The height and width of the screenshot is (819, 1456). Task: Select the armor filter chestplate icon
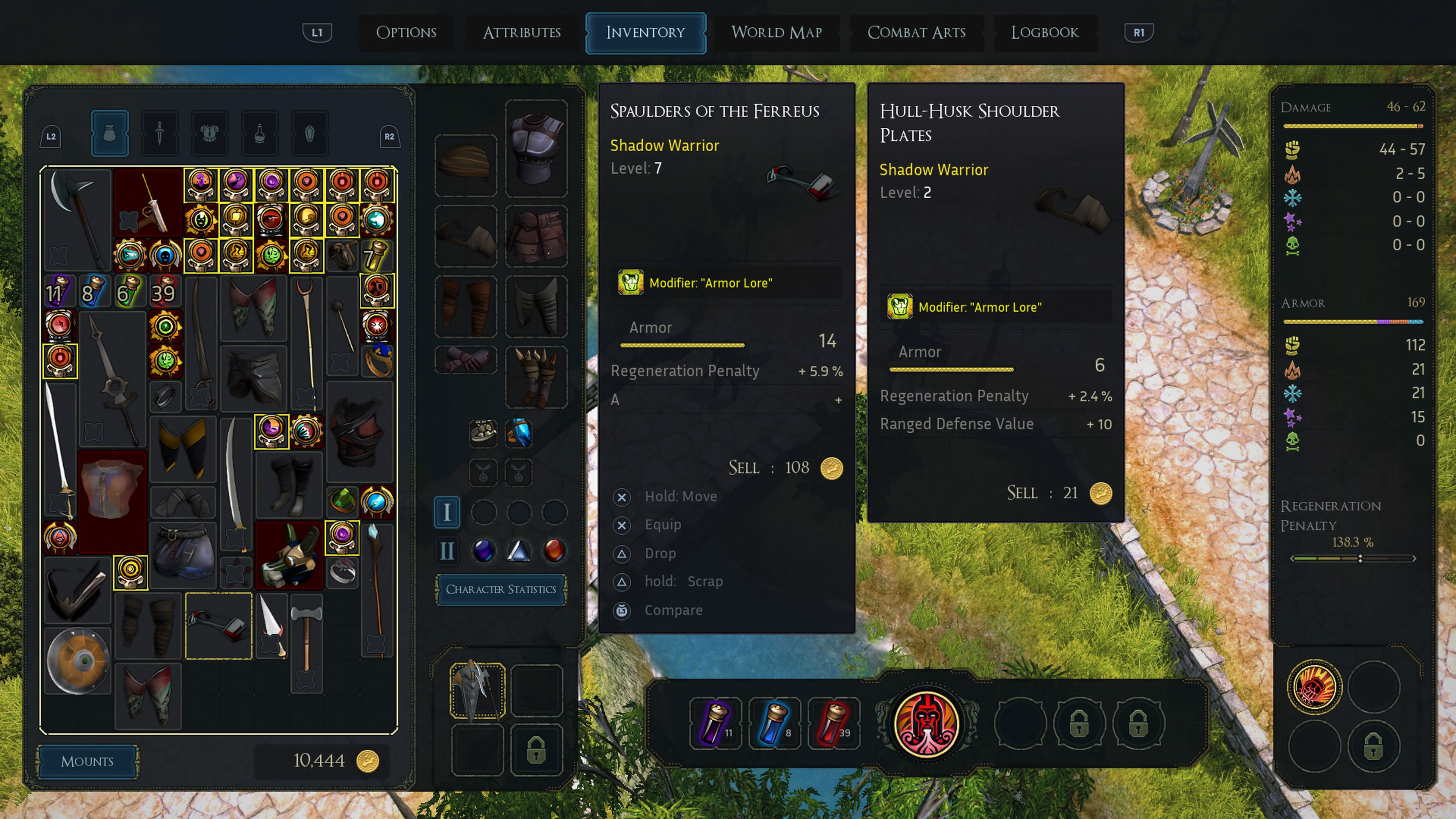tap(209, 133)
